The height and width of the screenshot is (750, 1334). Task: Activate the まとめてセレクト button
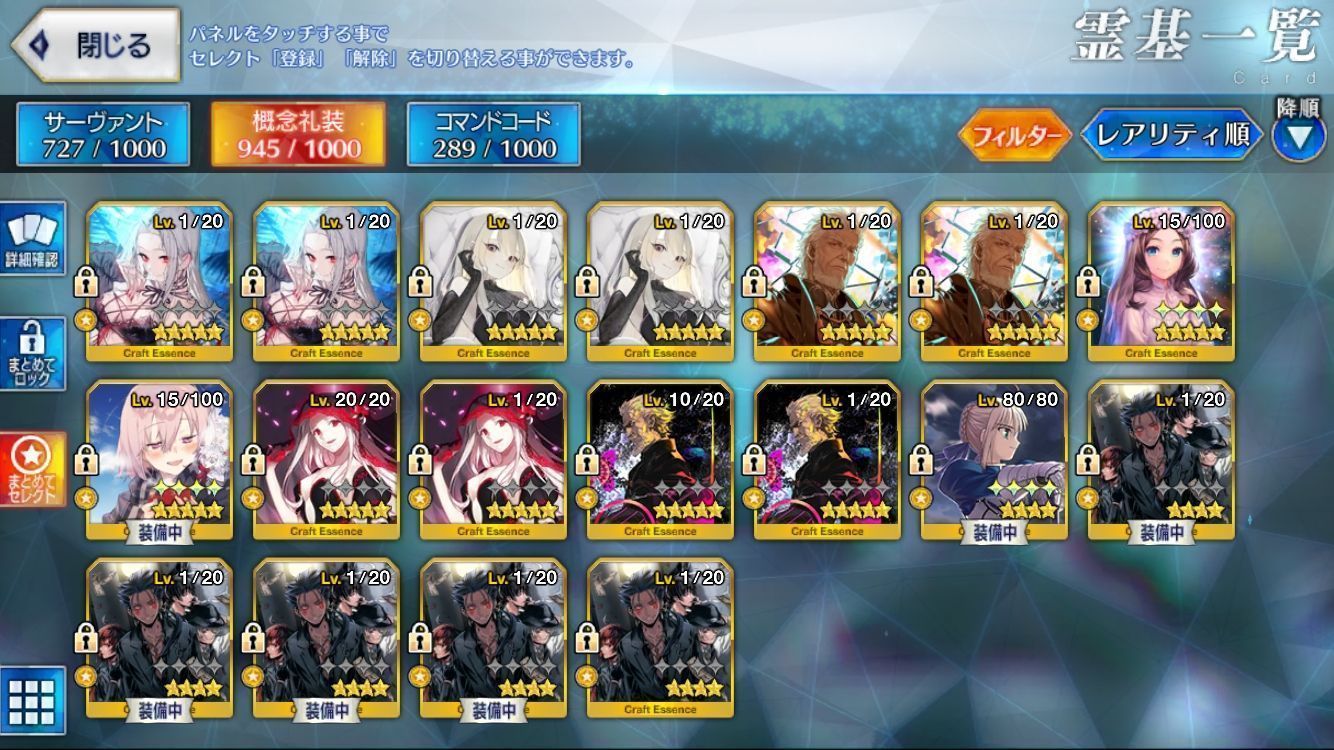coord(33,470)
